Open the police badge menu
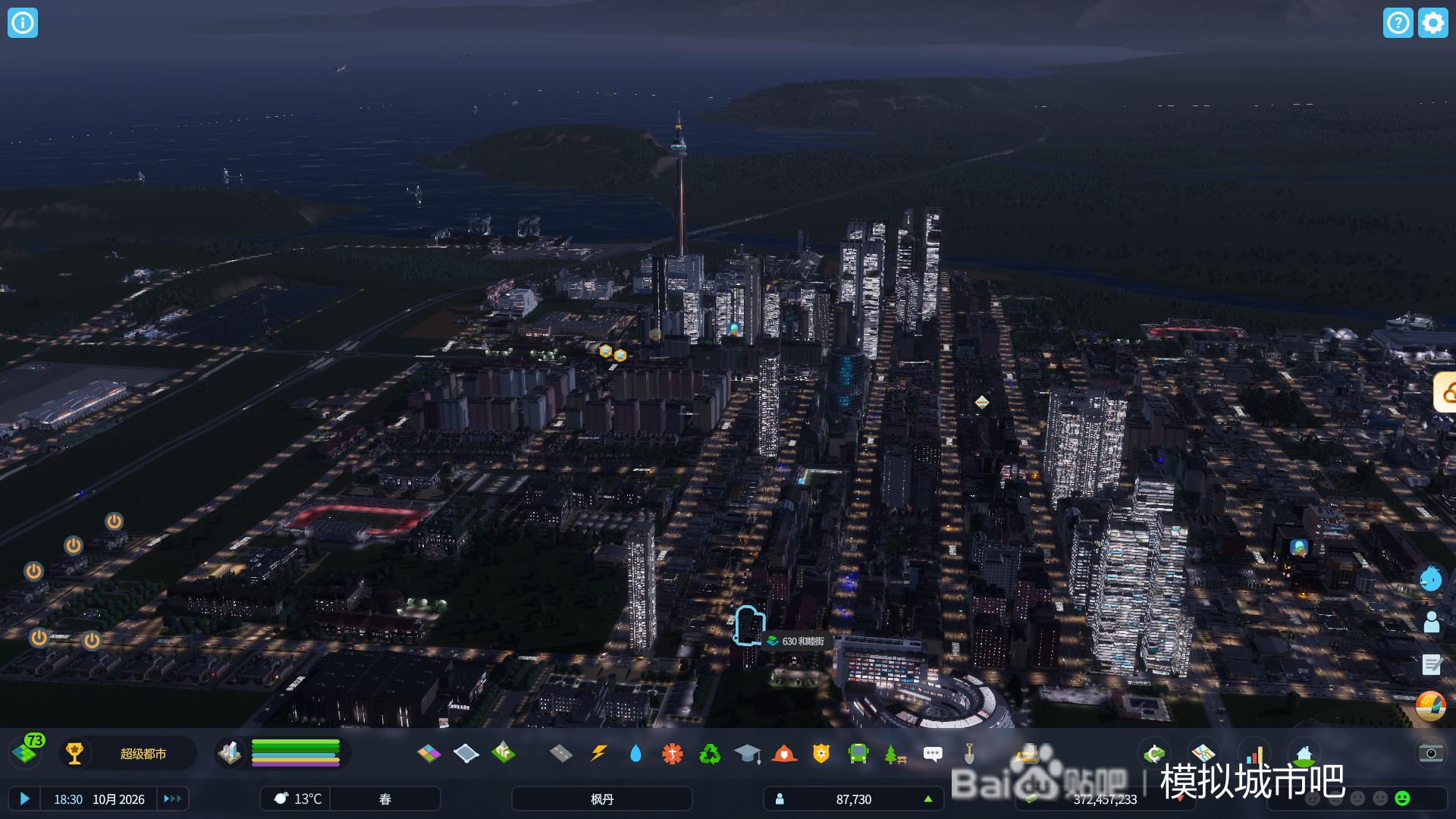The width and height of the screenshot is (1456, 819). (821, 753)
